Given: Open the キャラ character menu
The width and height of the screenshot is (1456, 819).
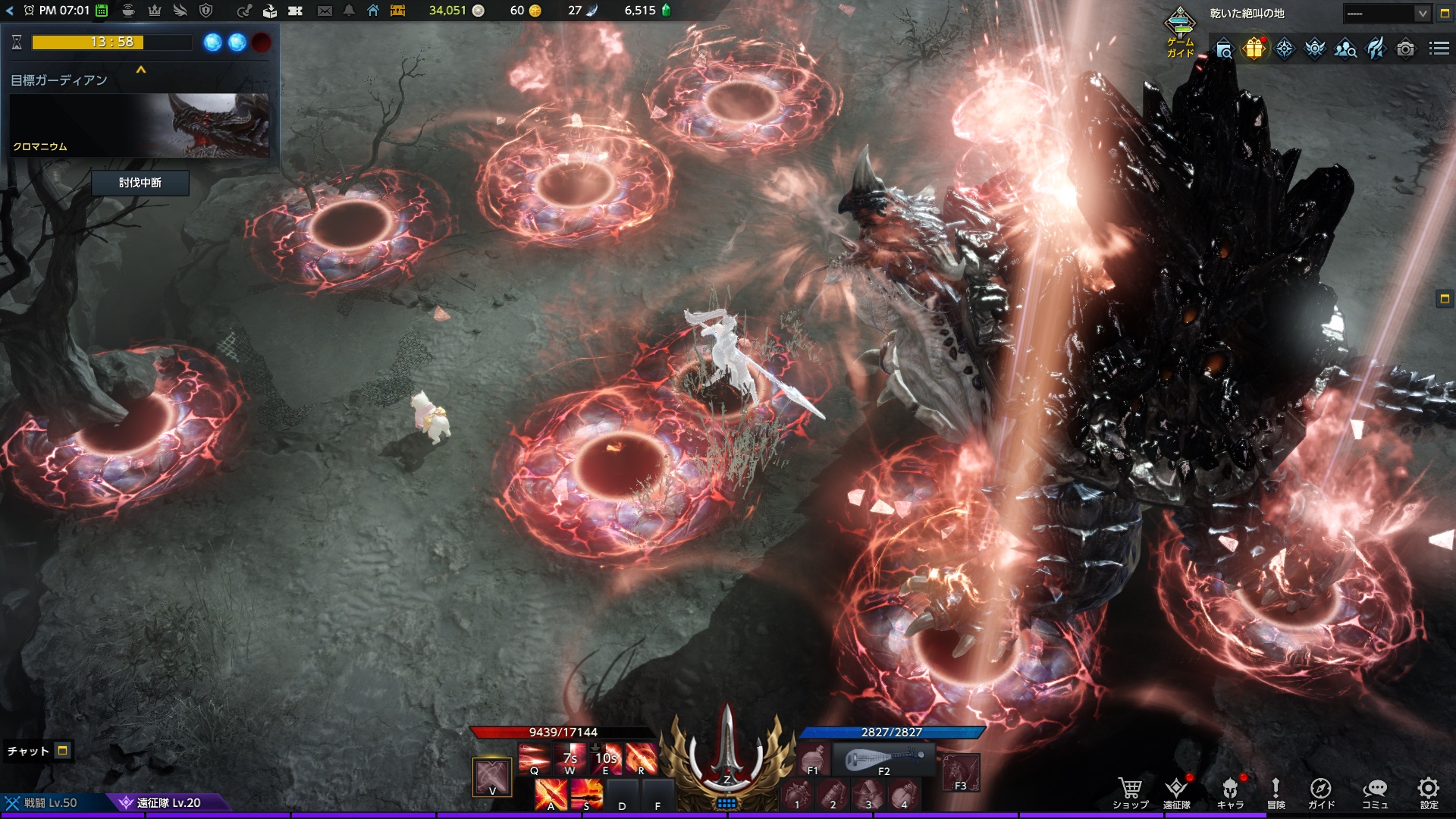Looking at the screenshot, I should [1230, 793].
